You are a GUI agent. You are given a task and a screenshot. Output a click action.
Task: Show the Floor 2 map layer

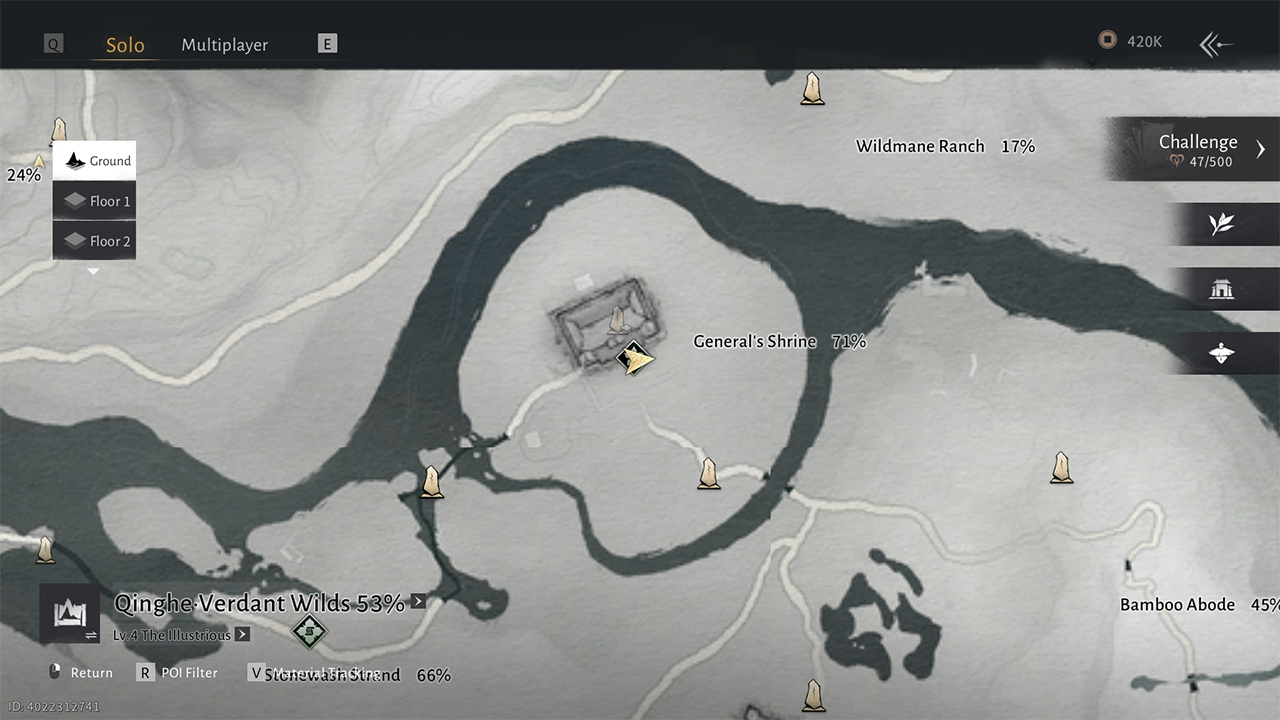96,241
